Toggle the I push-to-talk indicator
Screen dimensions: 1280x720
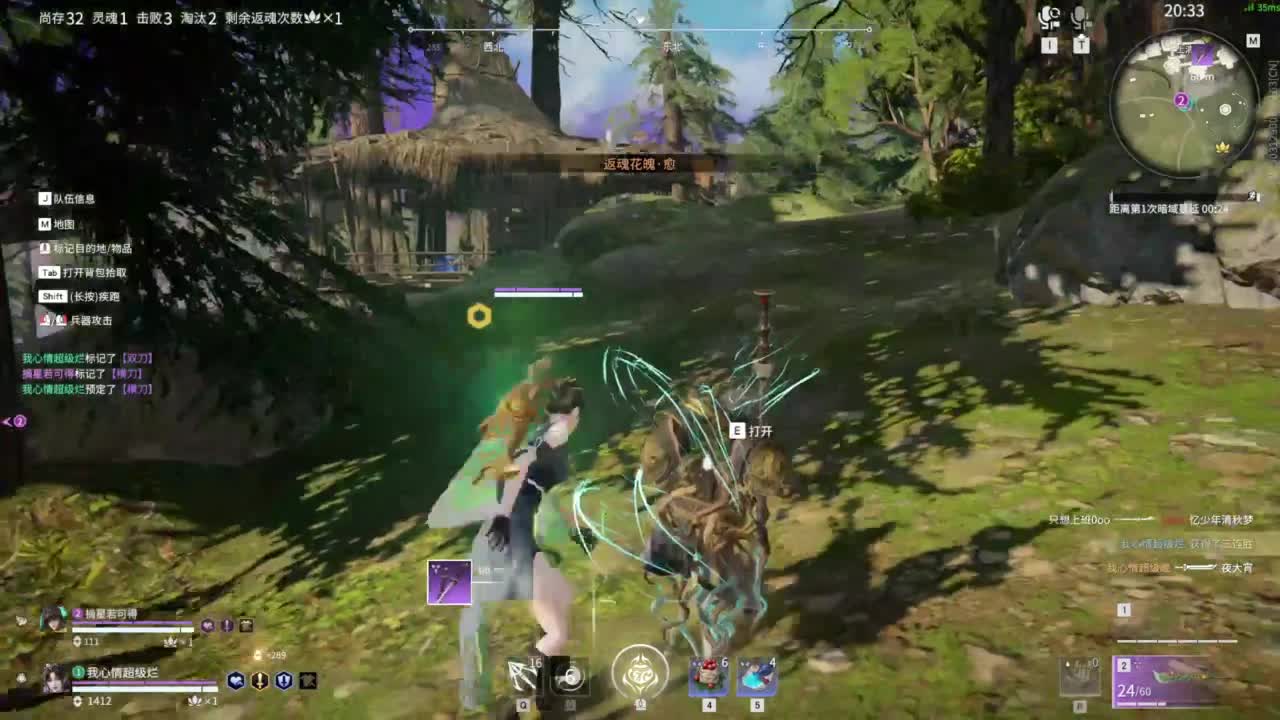1049,45
